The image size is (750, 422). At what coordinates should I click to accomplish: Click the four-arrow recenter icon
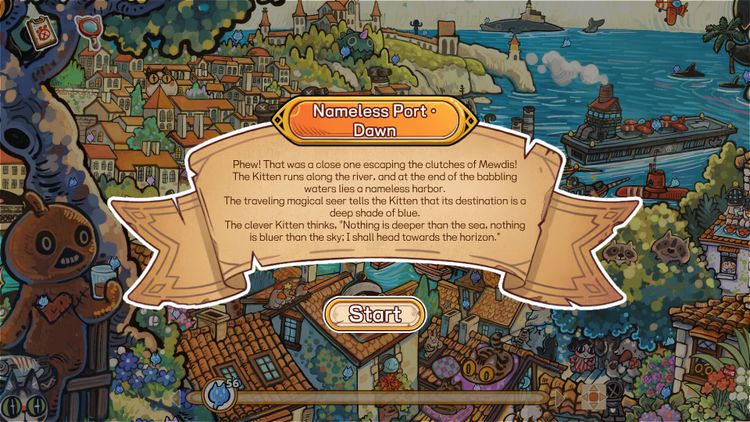point(591,395)
